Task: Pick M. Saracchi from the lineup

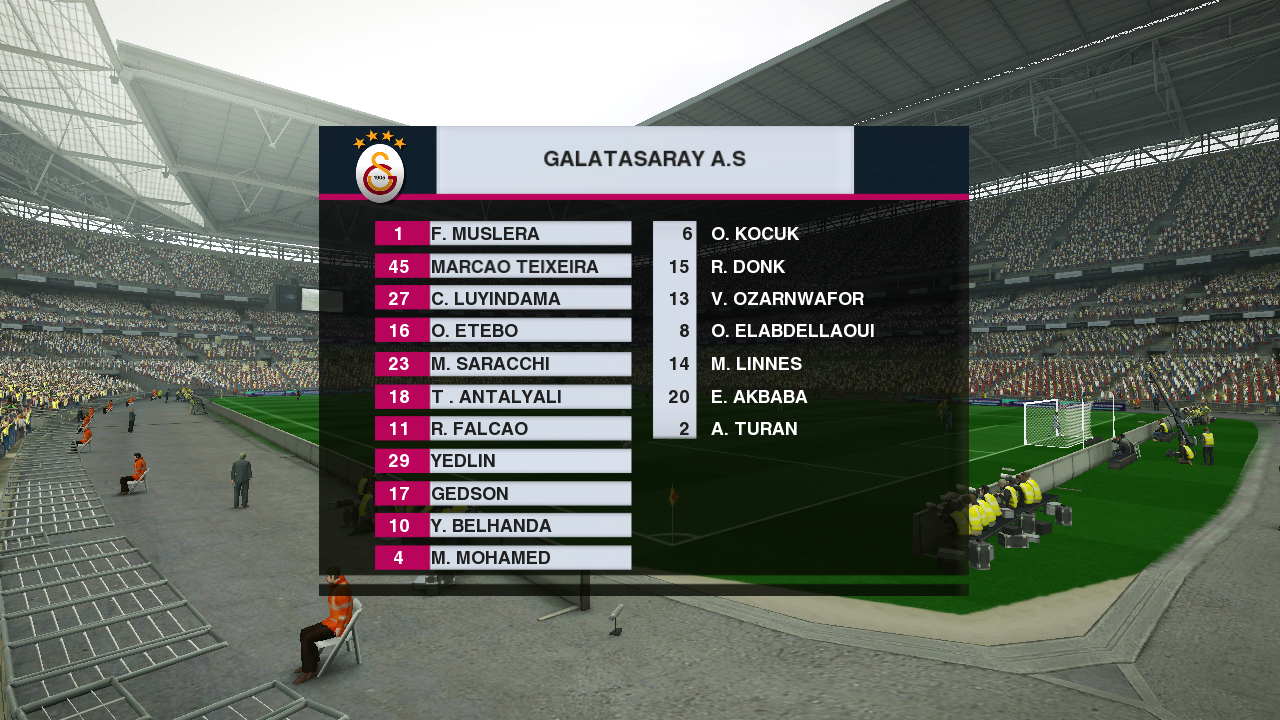Action: pyautogui.click(x=503, y=364)
